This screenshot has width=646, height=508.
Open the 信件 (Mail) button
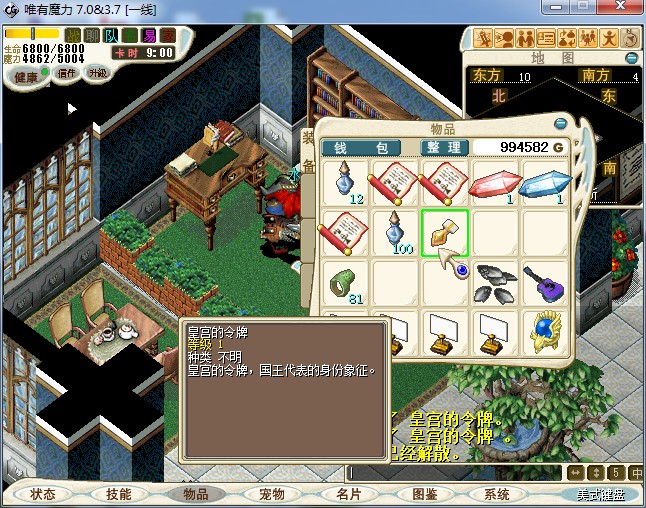pyautogui.click(x=67, y=74)
